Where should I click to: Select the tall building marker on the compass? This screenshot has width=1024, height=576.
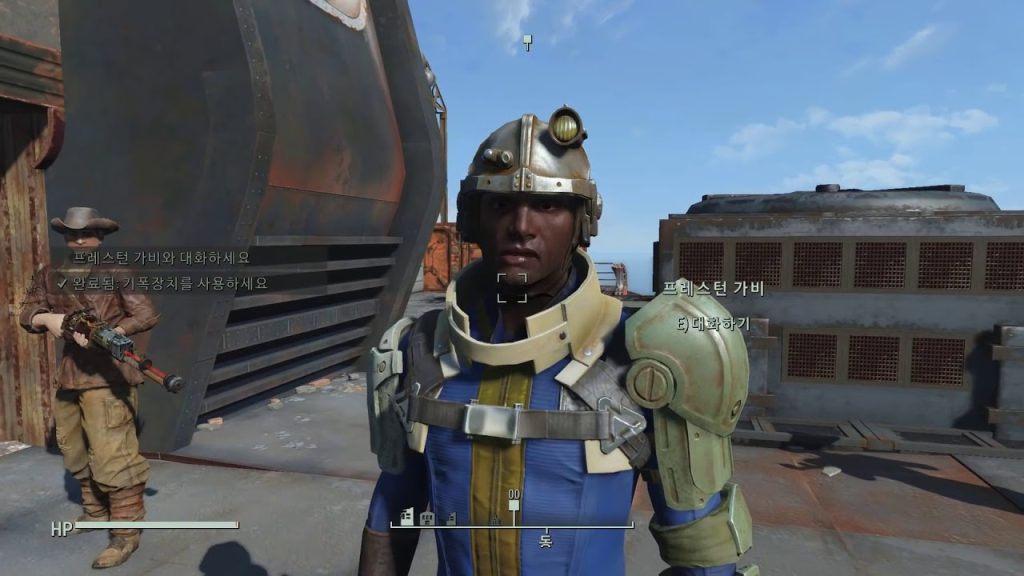coord(406,516)
